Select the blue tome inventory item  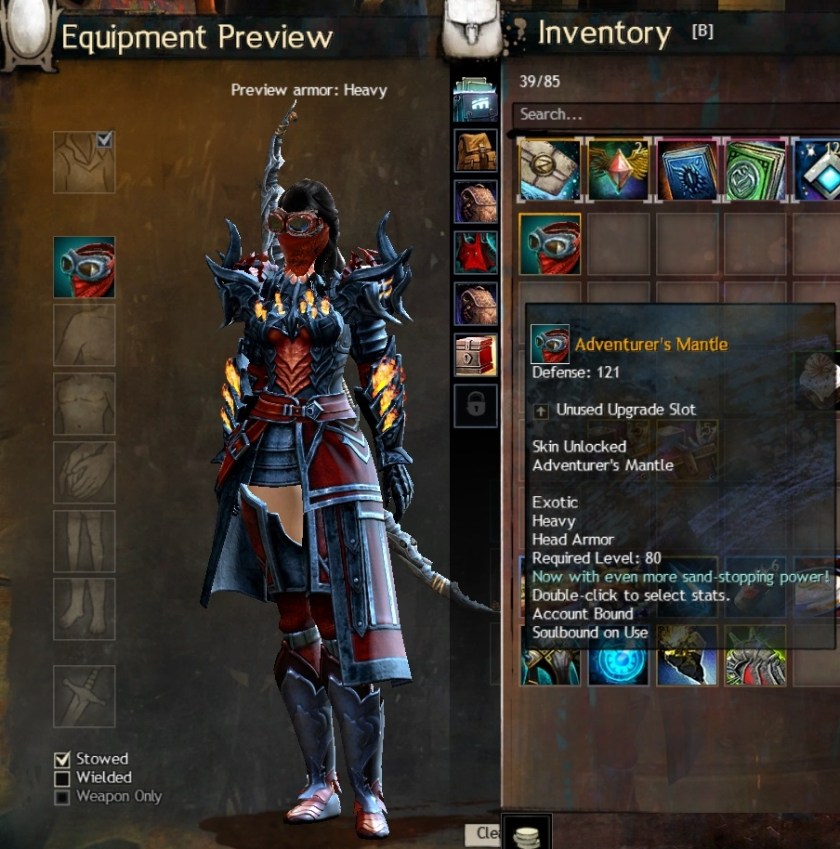pos(686,169)
